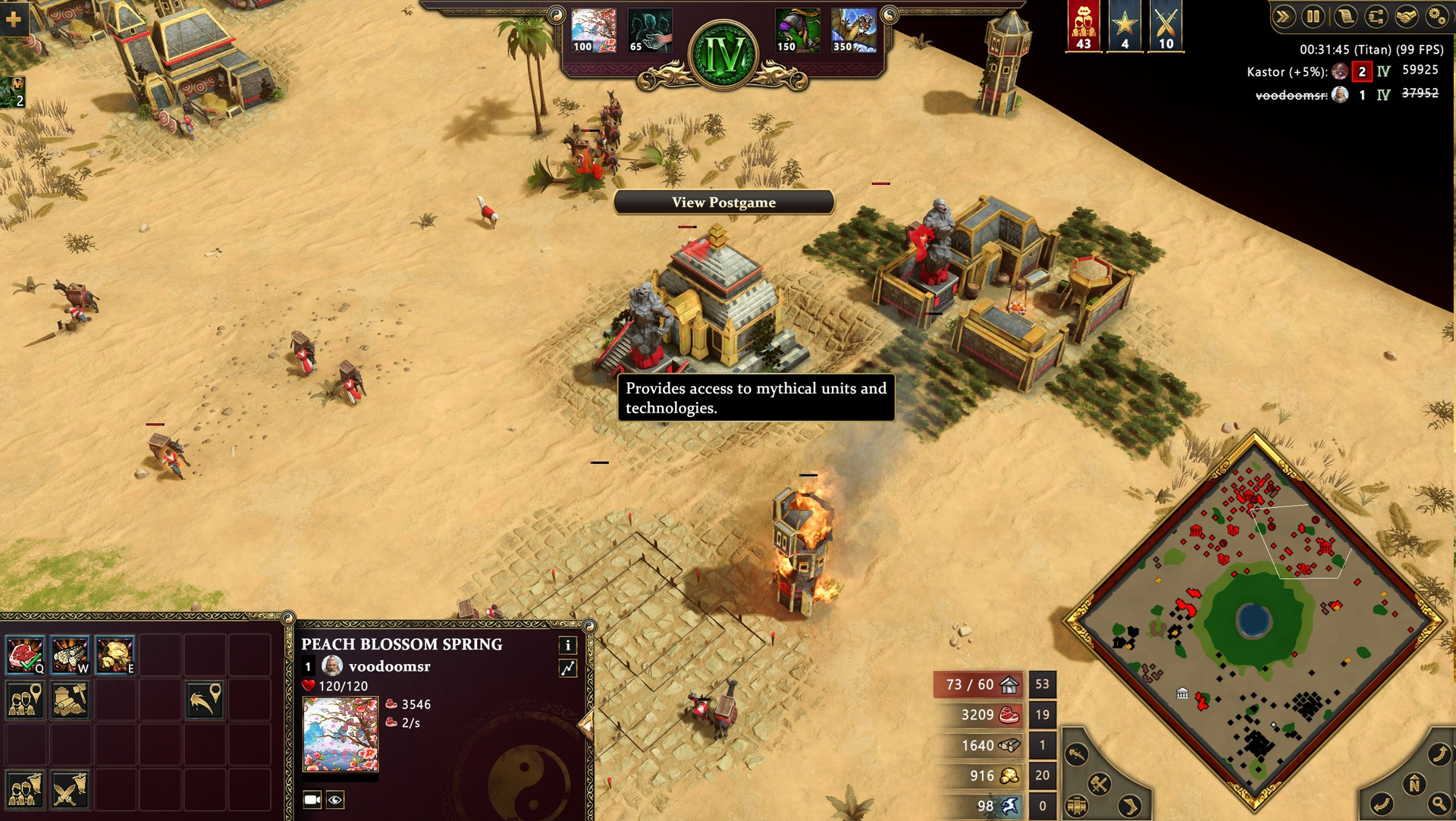Image resolution: width=1456 pixels, height=821 pixels.
Task: Open the statistics graph button
Action: (x=568, y=668)
